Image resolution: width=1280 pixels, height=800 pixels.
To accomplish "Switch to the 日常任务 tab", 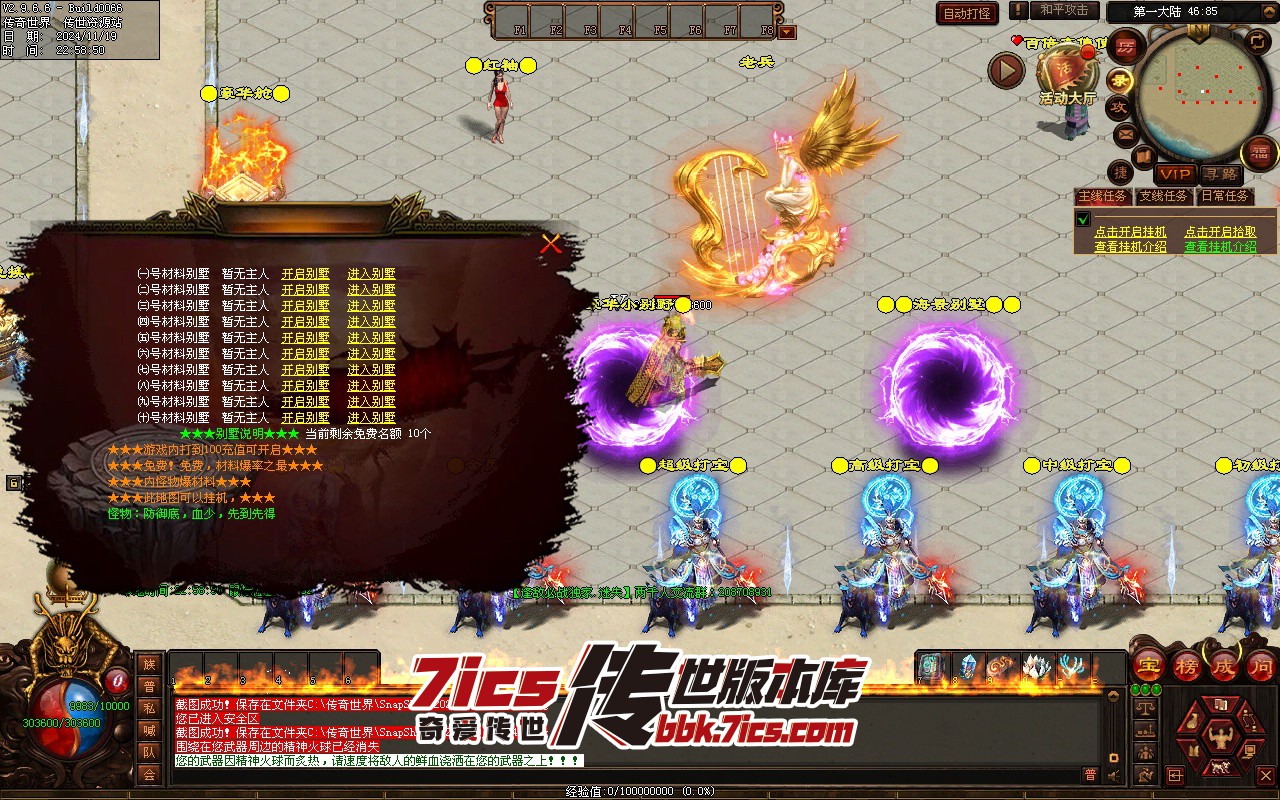I will click(x=1225, y=196).
